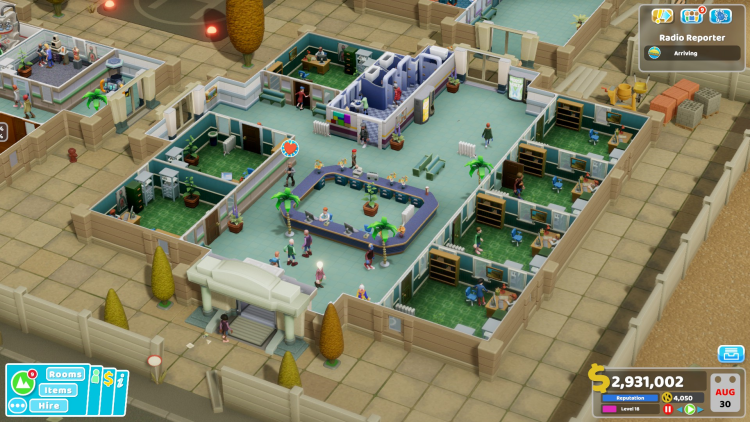Viewport: 750px width, 422px height.
Task: Open the people group icon with badge
Action: [x=691, y=16]
